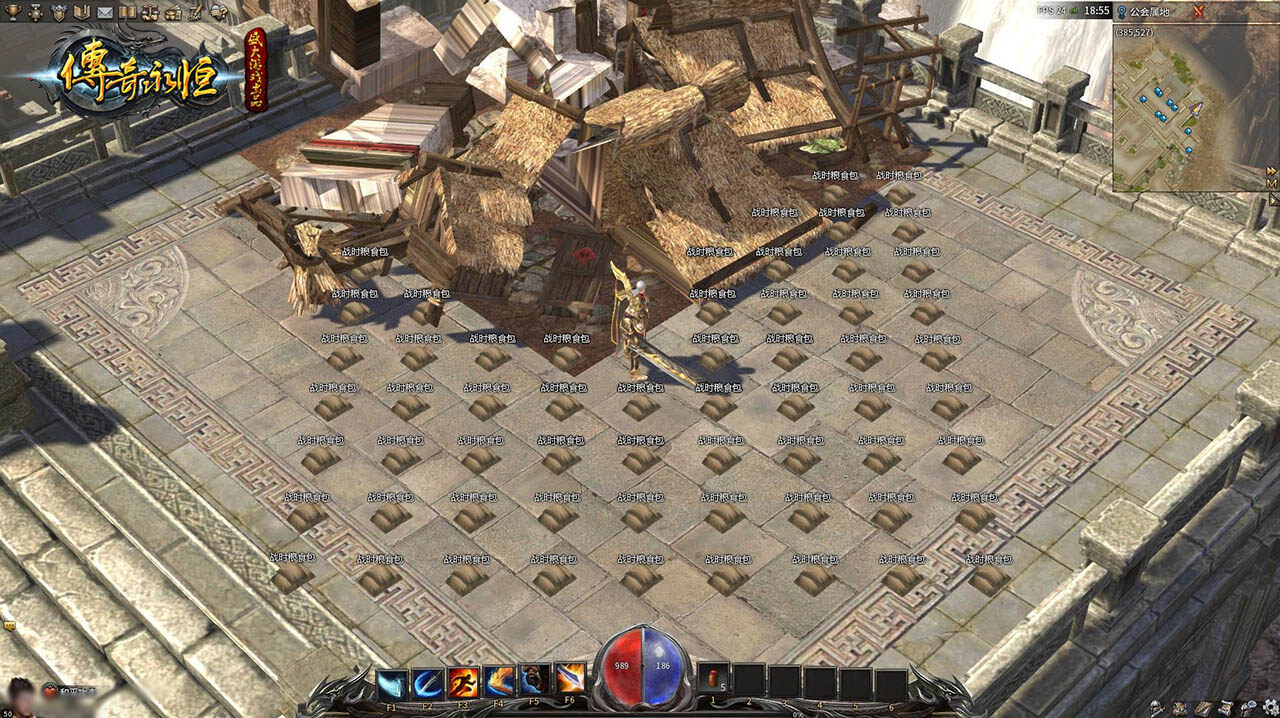Use the F6 fiery blade skill

[571, 682]
